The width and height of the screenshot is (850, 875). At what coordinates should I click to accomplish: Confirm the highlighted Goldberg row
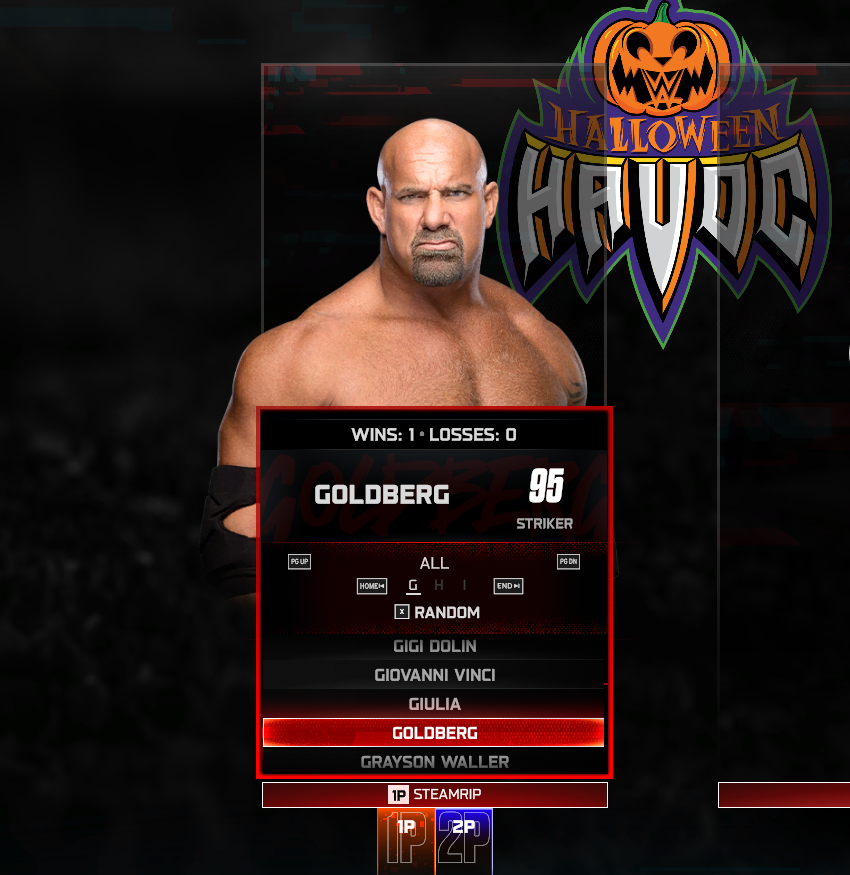coord(434,733)
